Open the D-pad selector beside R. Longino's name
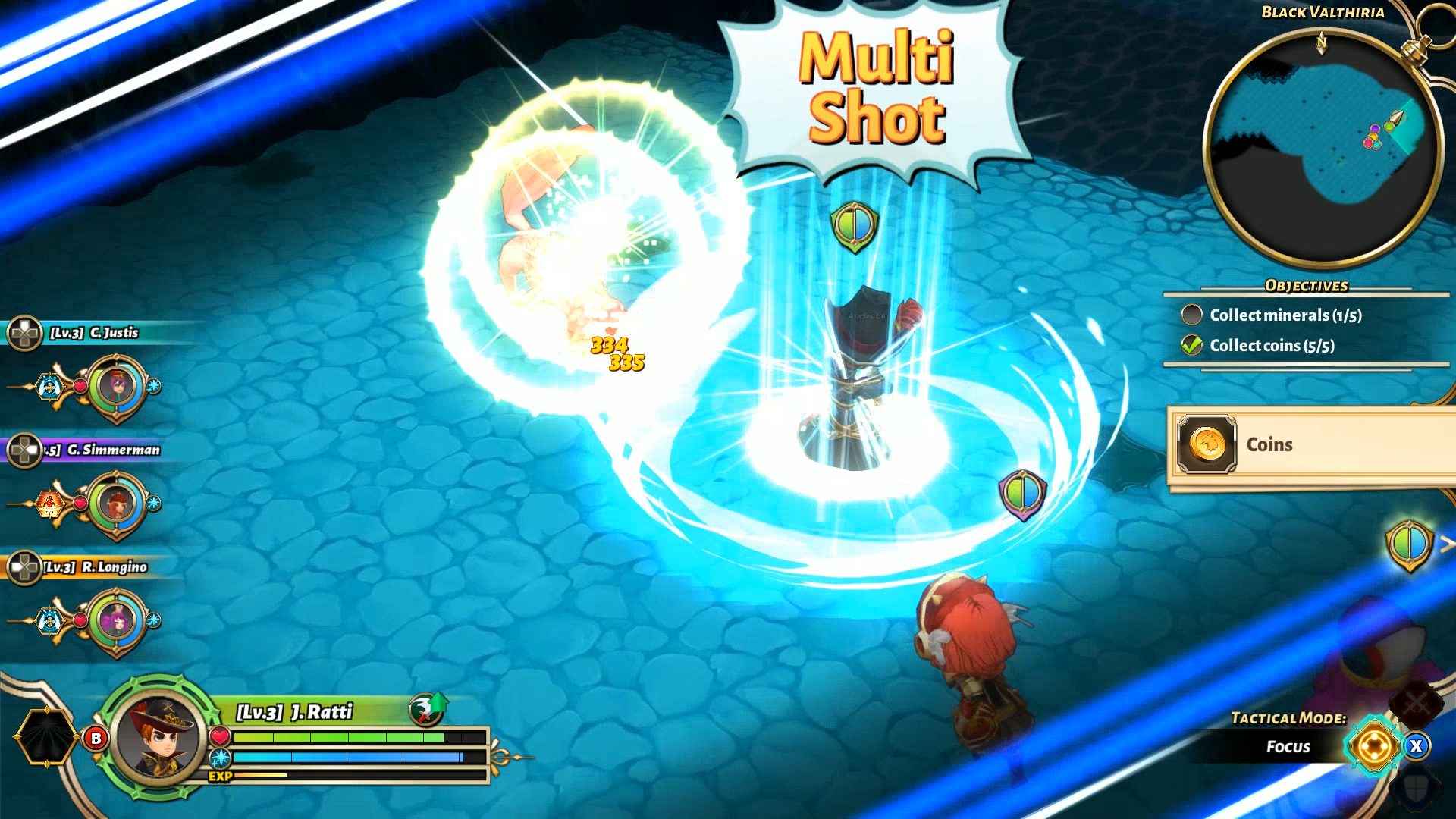 (25, 566)
